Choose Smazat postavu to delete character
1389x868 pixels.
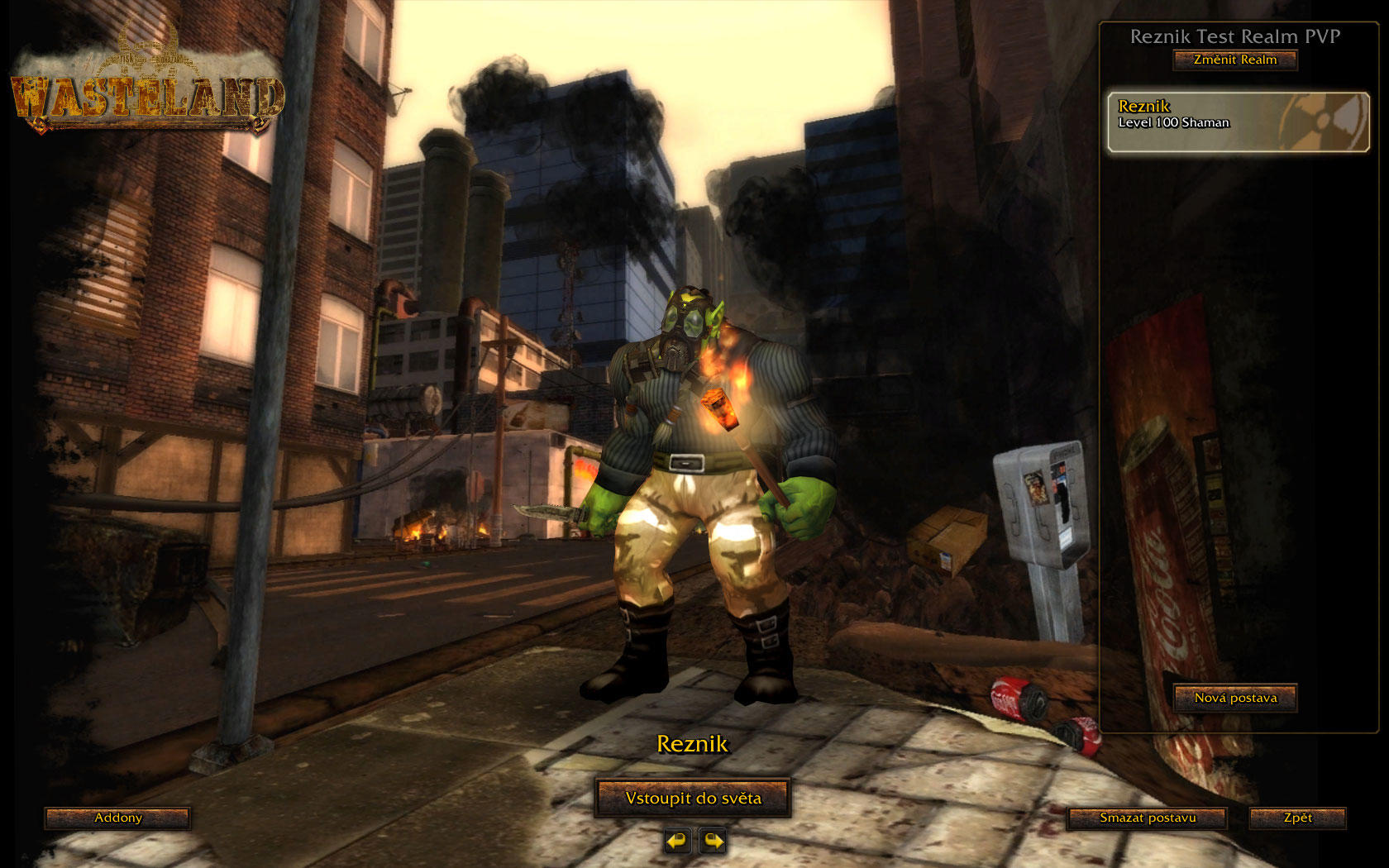point(1148,818)
